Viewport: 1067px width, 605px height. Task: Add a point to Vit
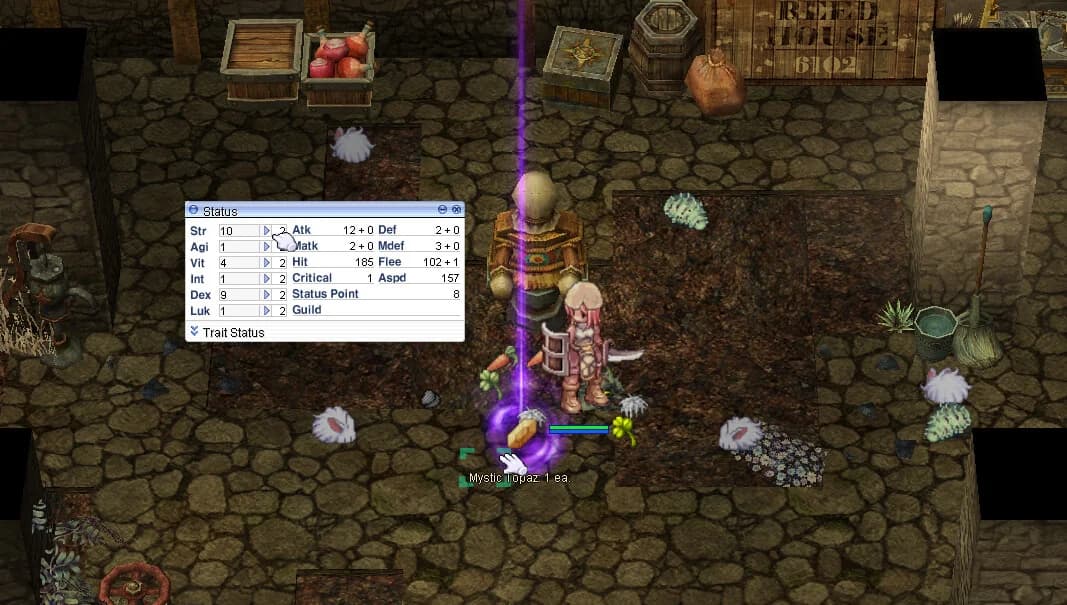click(x=267, y=263)
